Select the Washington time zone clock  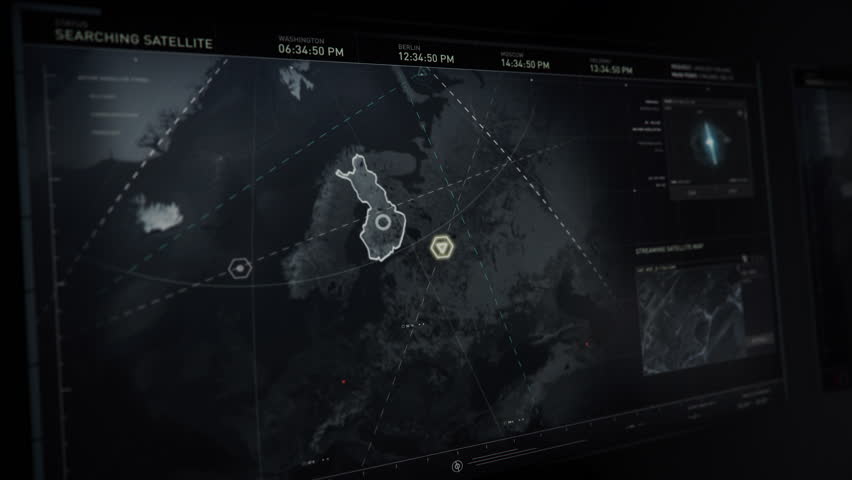point(310,46)
